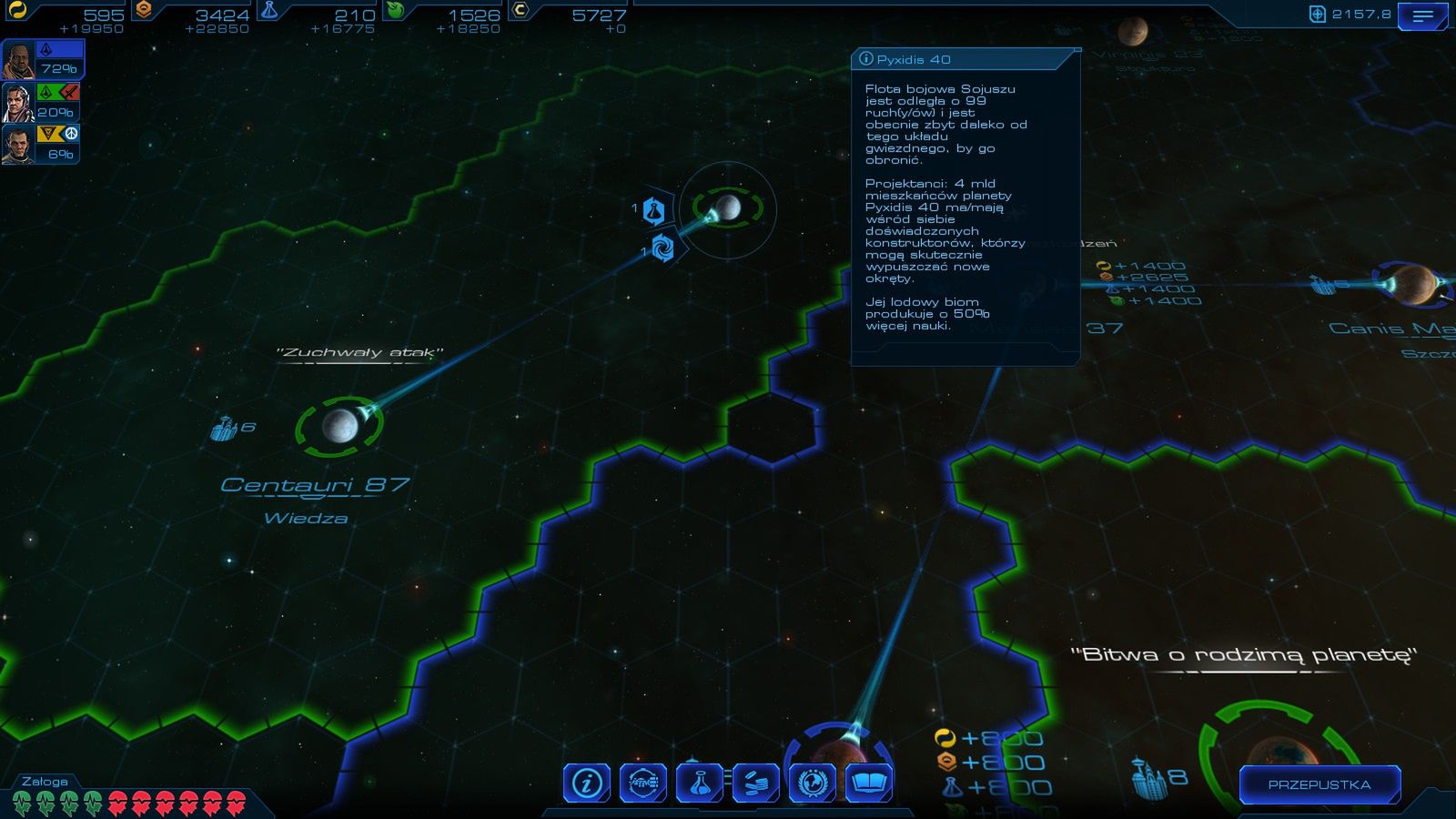Select the planet Centauri 87 on the map

341,428
